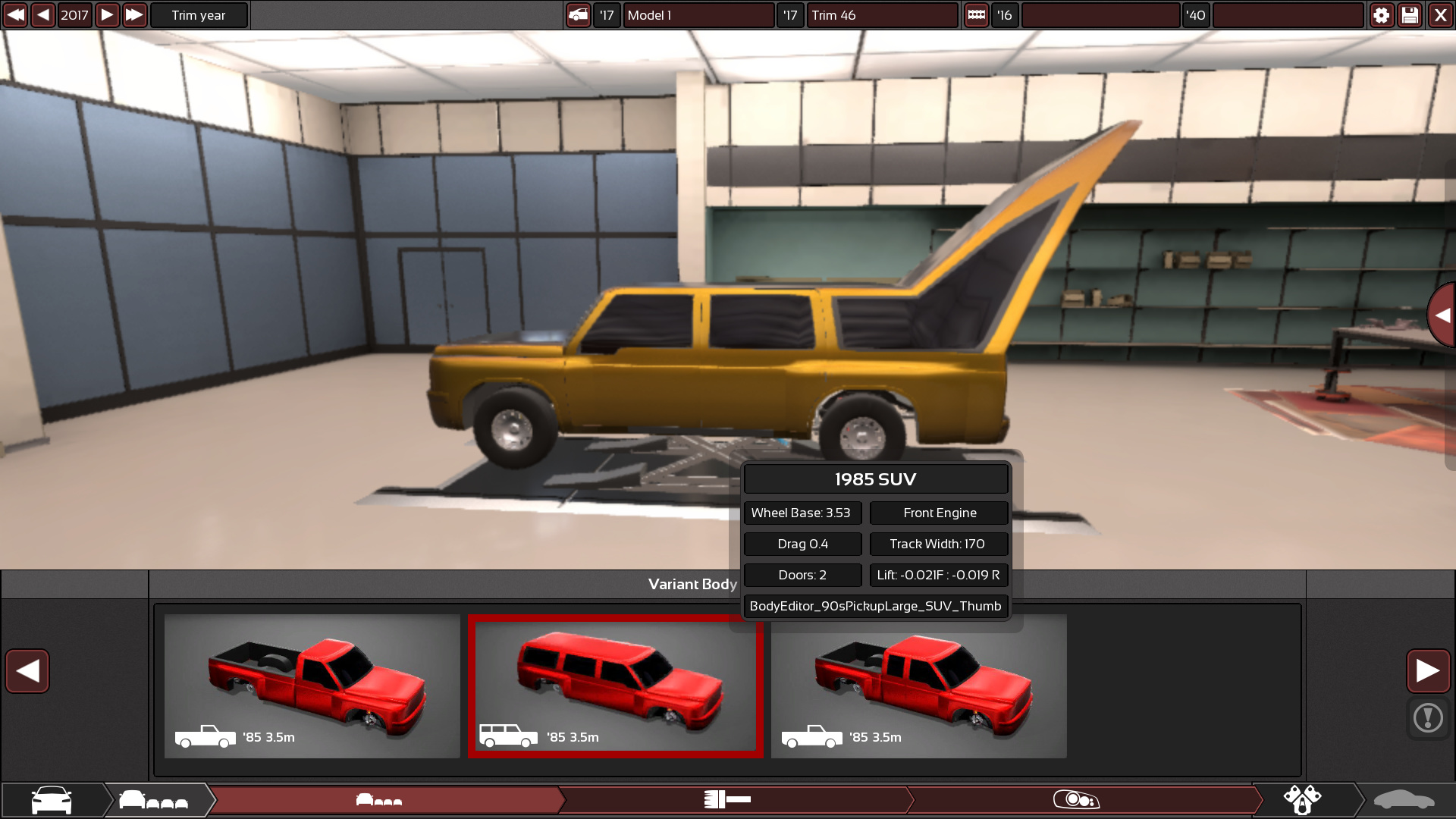Jump back with the double-left year arrow

15,15
